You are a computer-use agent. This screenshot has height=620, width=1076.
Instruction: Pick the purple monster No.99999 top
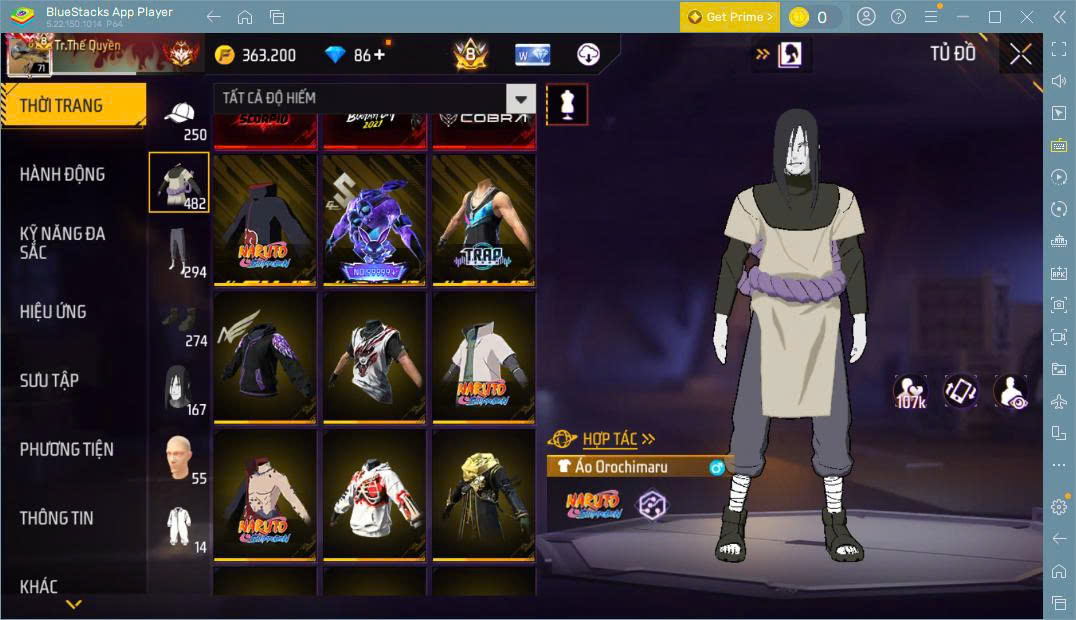tap(374, 220)
